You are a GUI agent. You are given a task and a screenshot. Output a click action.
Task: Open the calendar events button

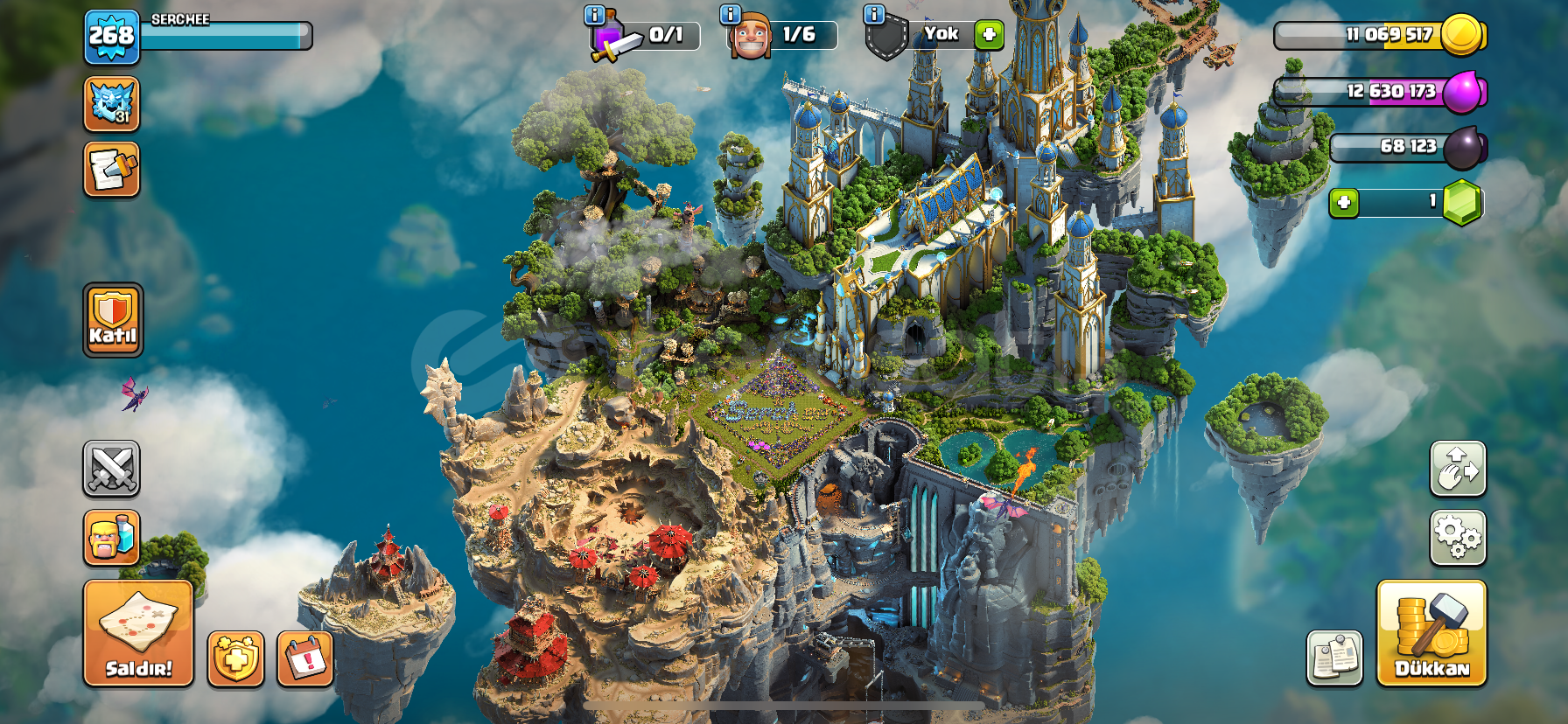[305, 658]
